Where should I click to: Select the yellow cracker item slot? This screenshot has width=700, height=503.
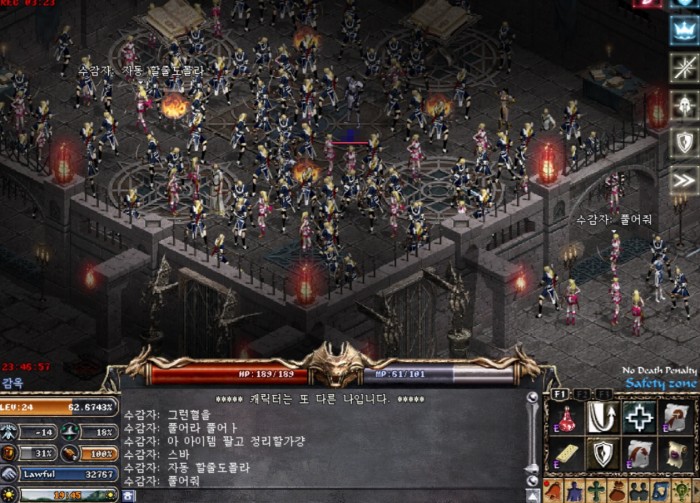[x=565, y=455]
